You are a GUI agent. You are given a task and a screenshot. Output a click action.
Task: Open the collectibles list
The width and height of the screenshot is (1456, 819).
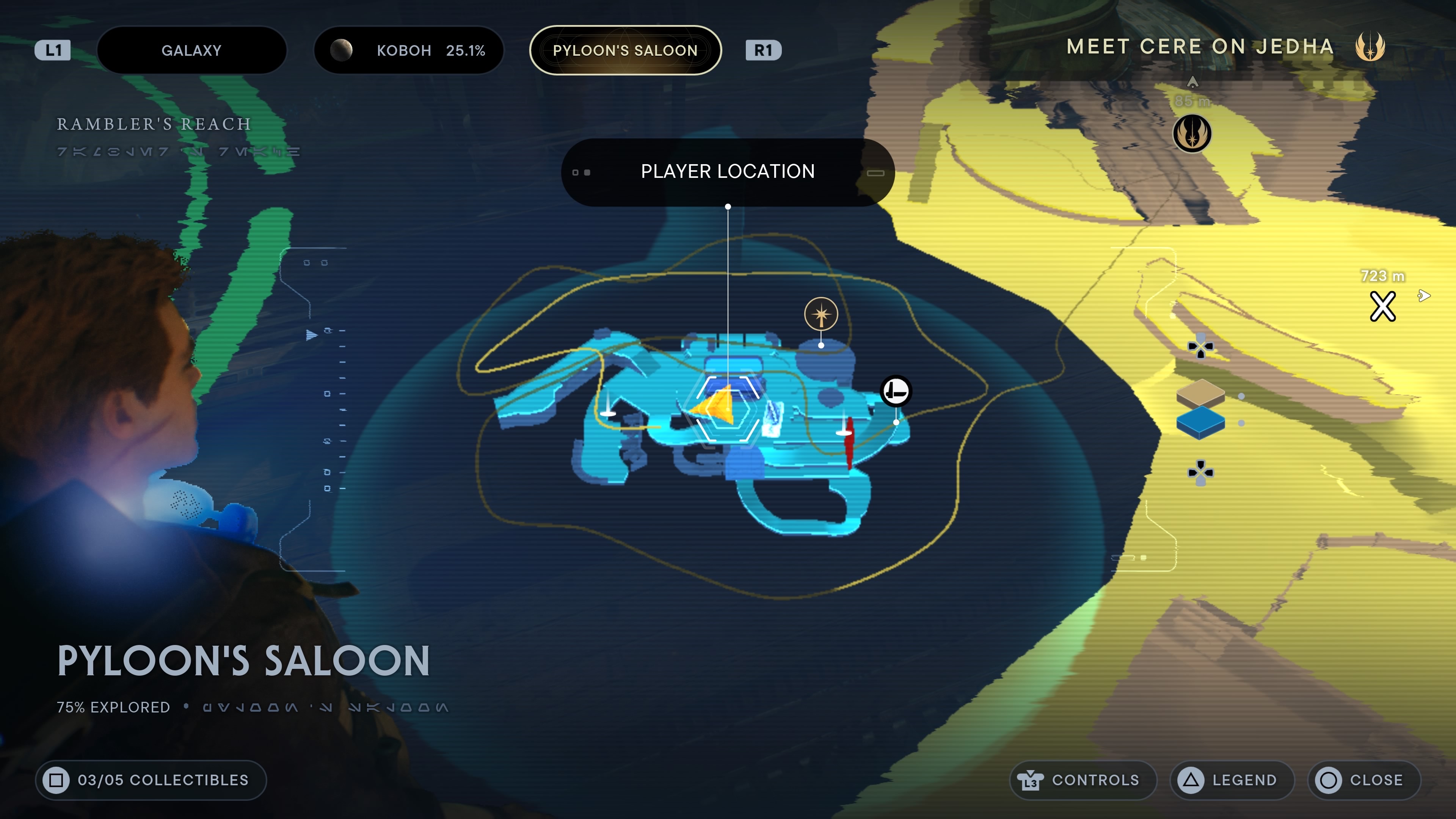pyautogui.click(x=151, y=780)
